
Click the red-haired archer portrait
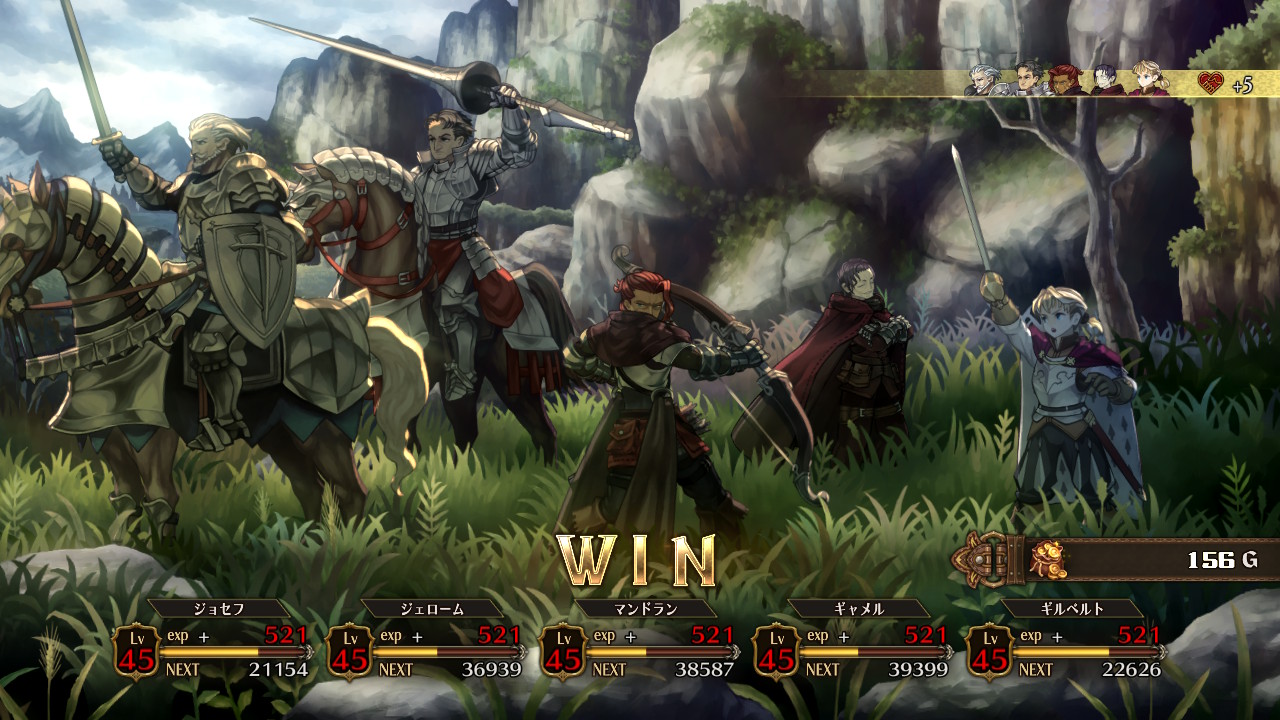click(1065, 81)
